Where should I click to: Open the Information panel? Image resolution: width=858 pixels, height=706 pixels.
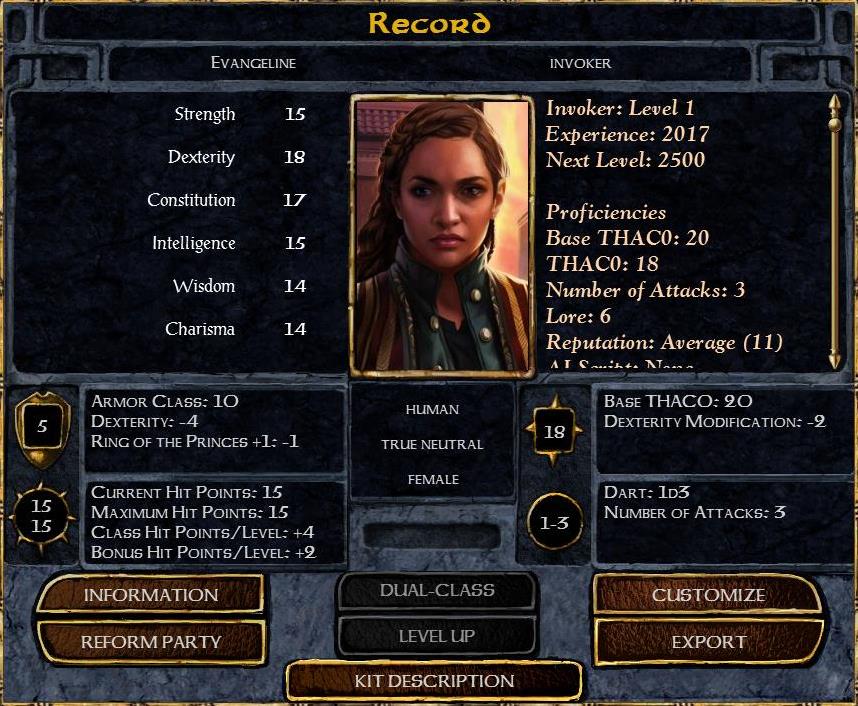[150, 595]
